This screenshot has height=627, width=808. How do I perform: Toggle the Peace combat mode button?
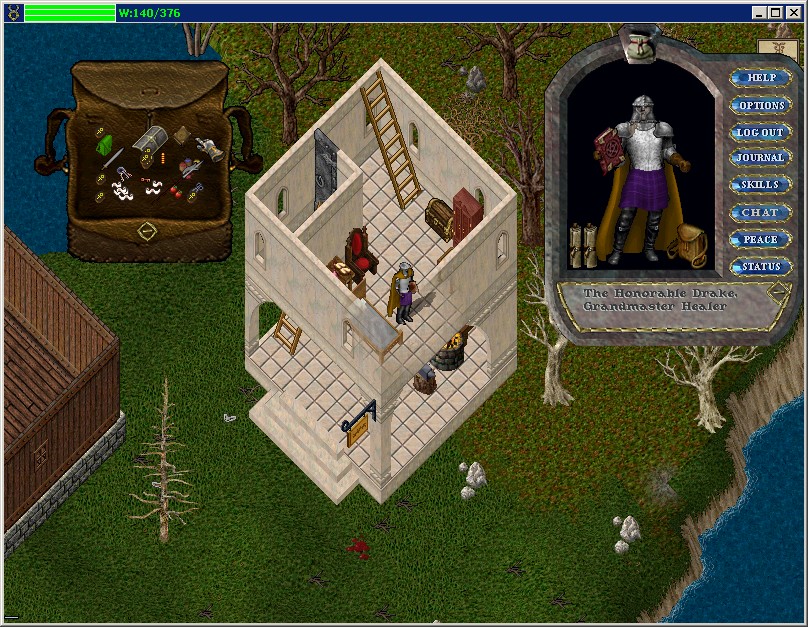pos(761,239)
